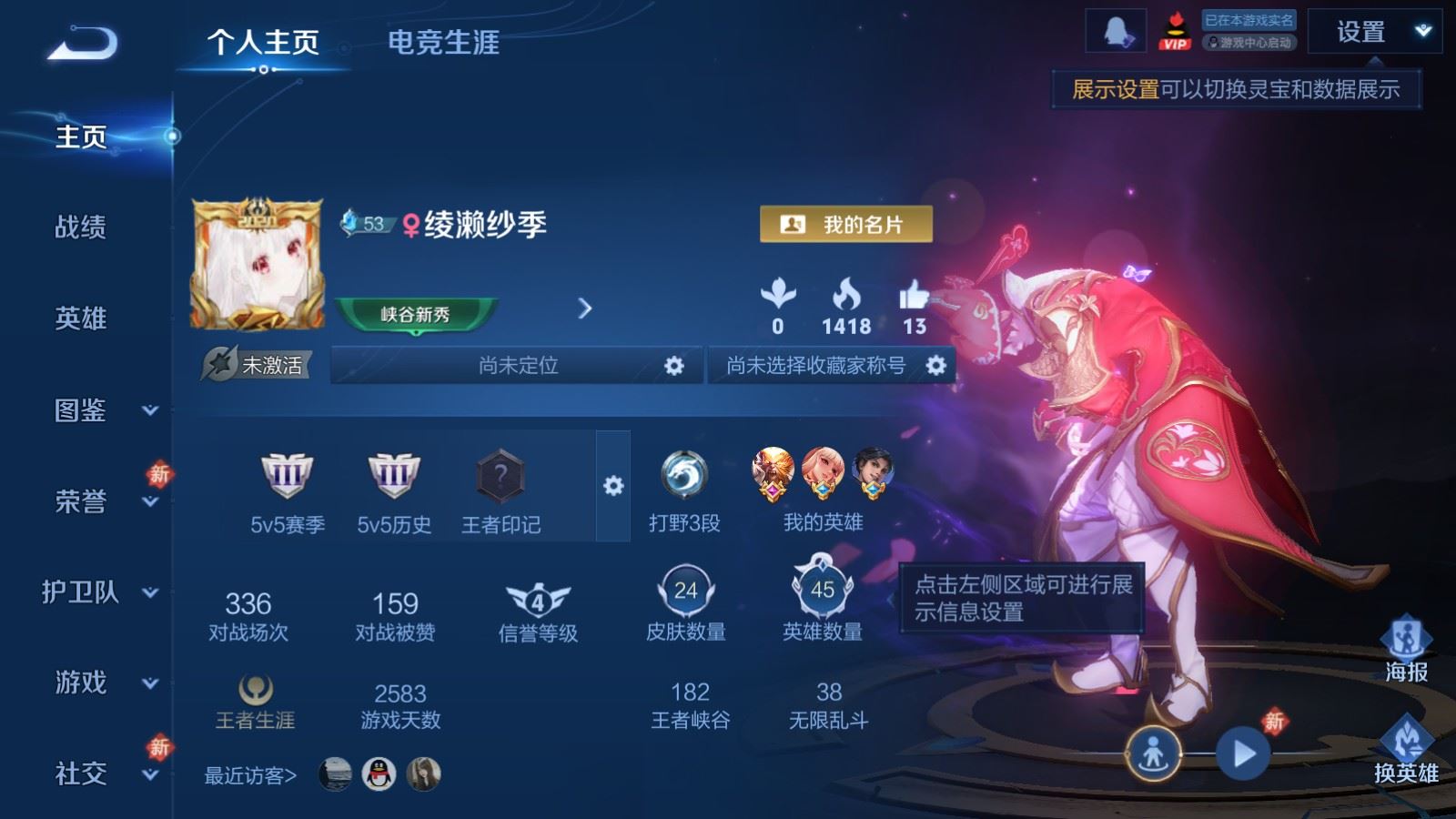Screen dimensions: 1456x819
Task: Click the 我的名片 button
Action: pyautogui.click(x=845, y=223)
